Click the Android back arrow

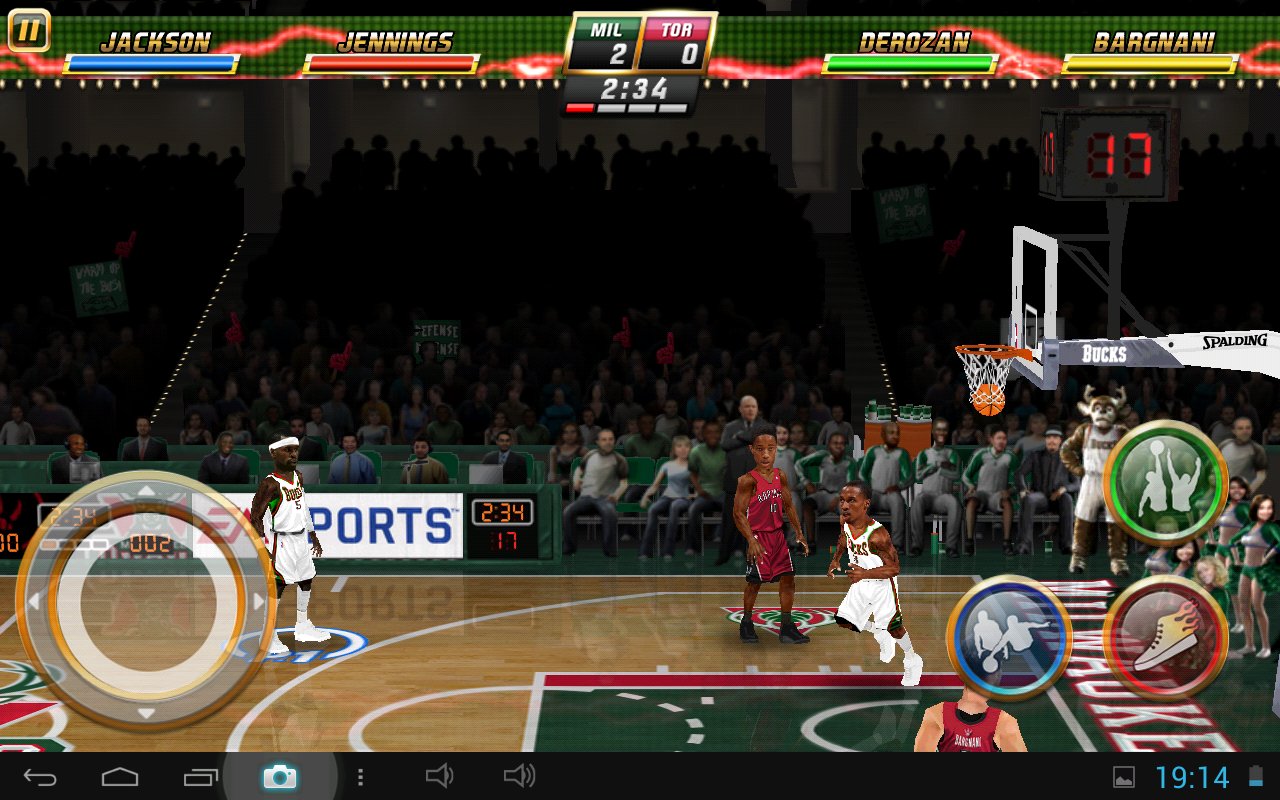coord(40,776)
